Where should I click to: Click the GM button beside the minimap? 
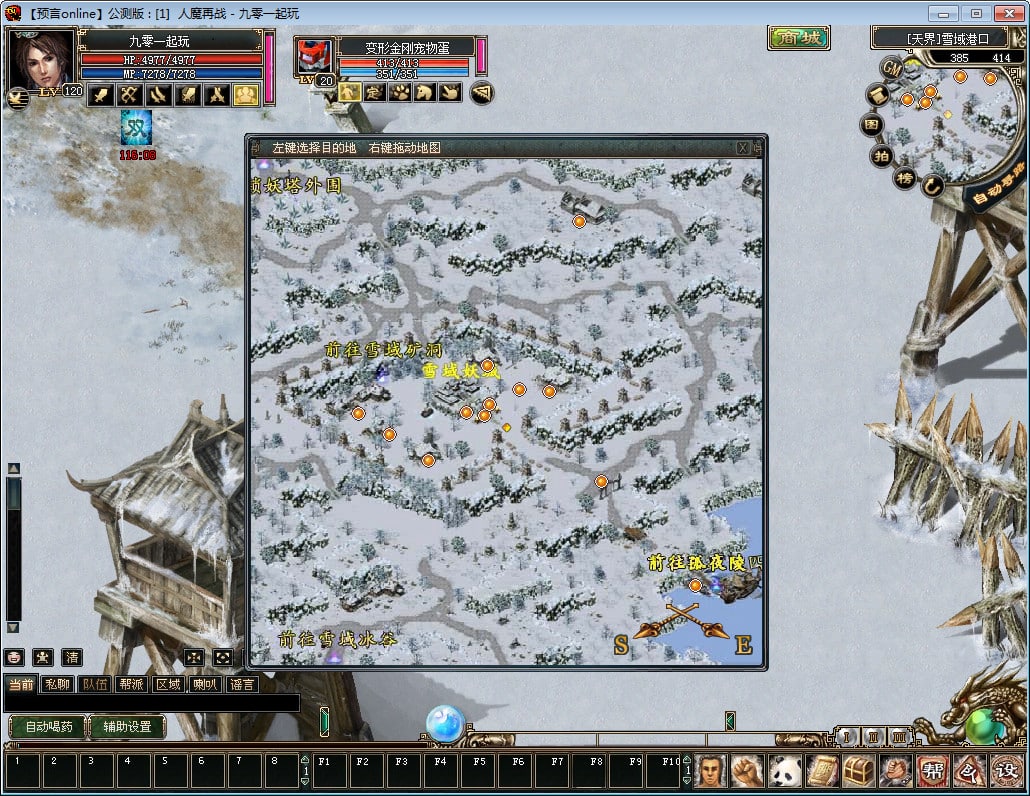pos(891,67)
